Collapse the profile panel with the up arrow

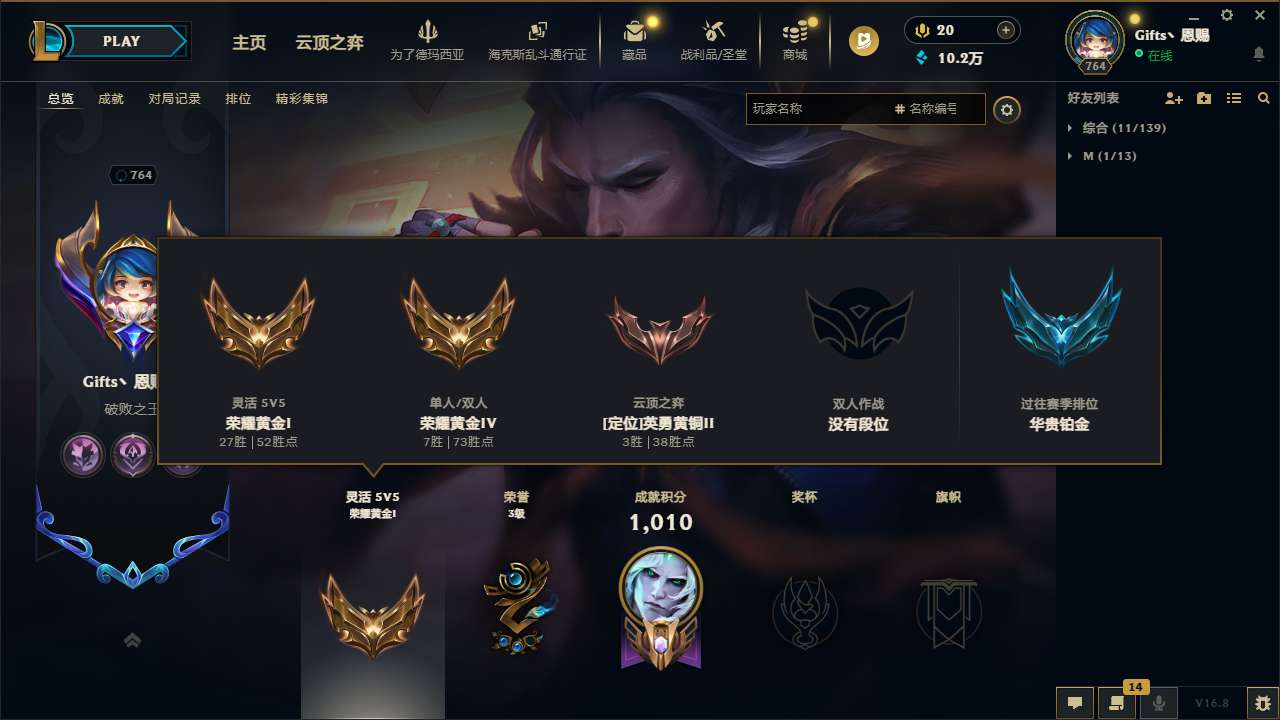[132, 640]
